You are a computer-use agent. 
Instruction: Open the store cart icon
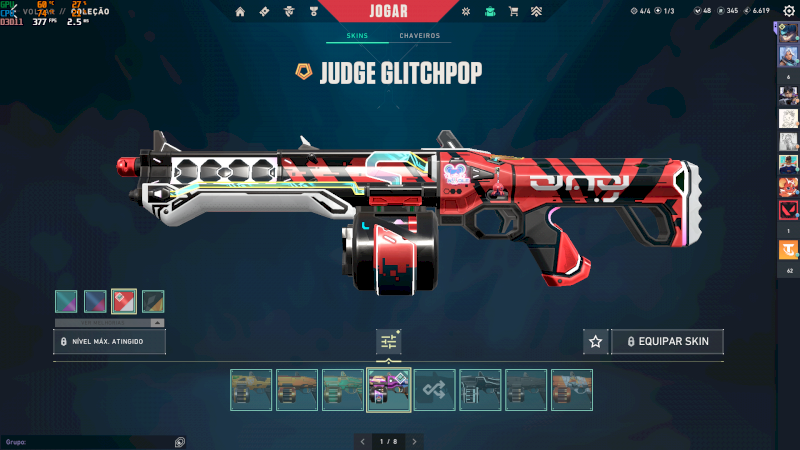tap(514, 11)
